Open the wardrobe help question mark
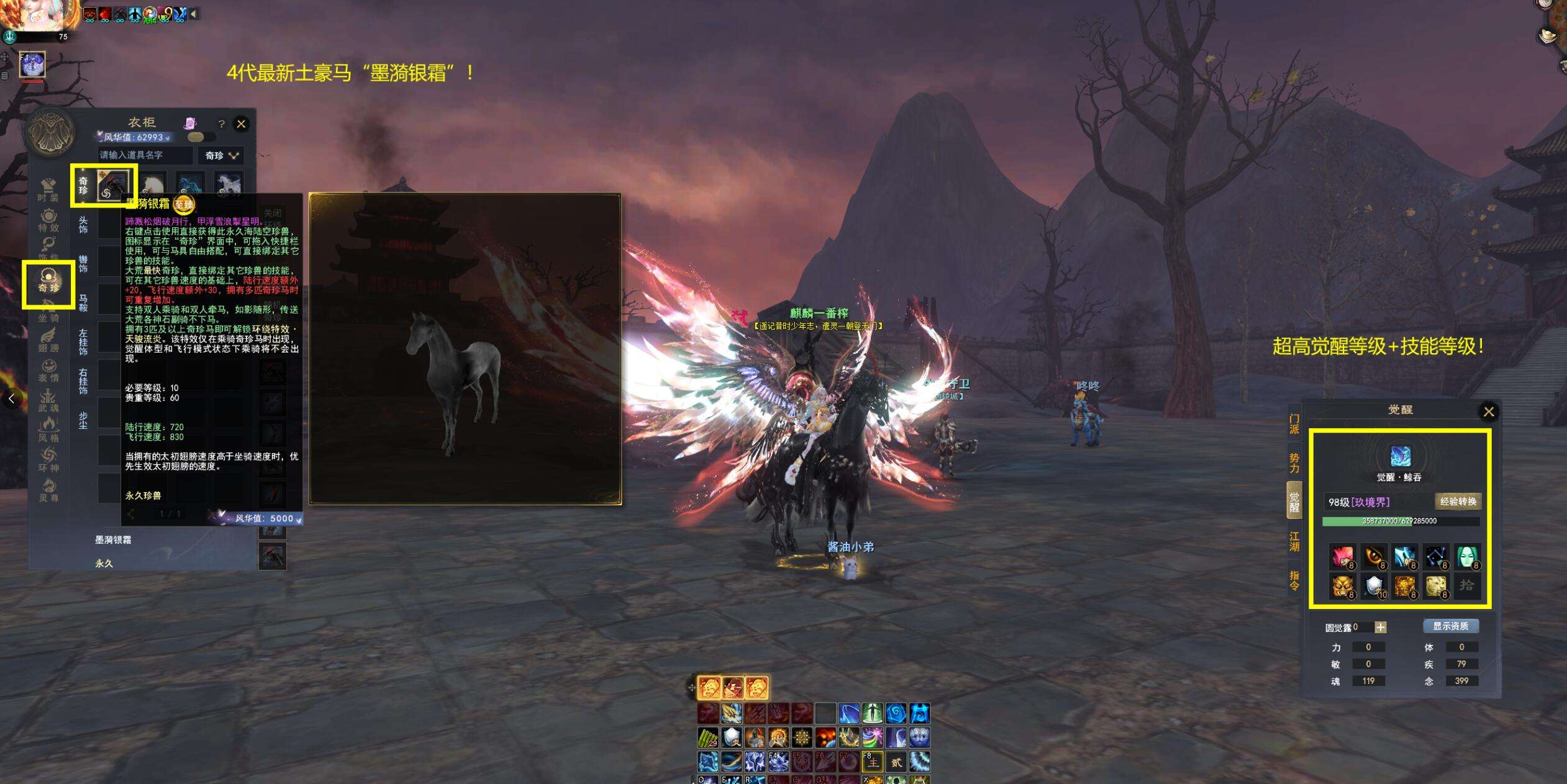 coord(221,124)
